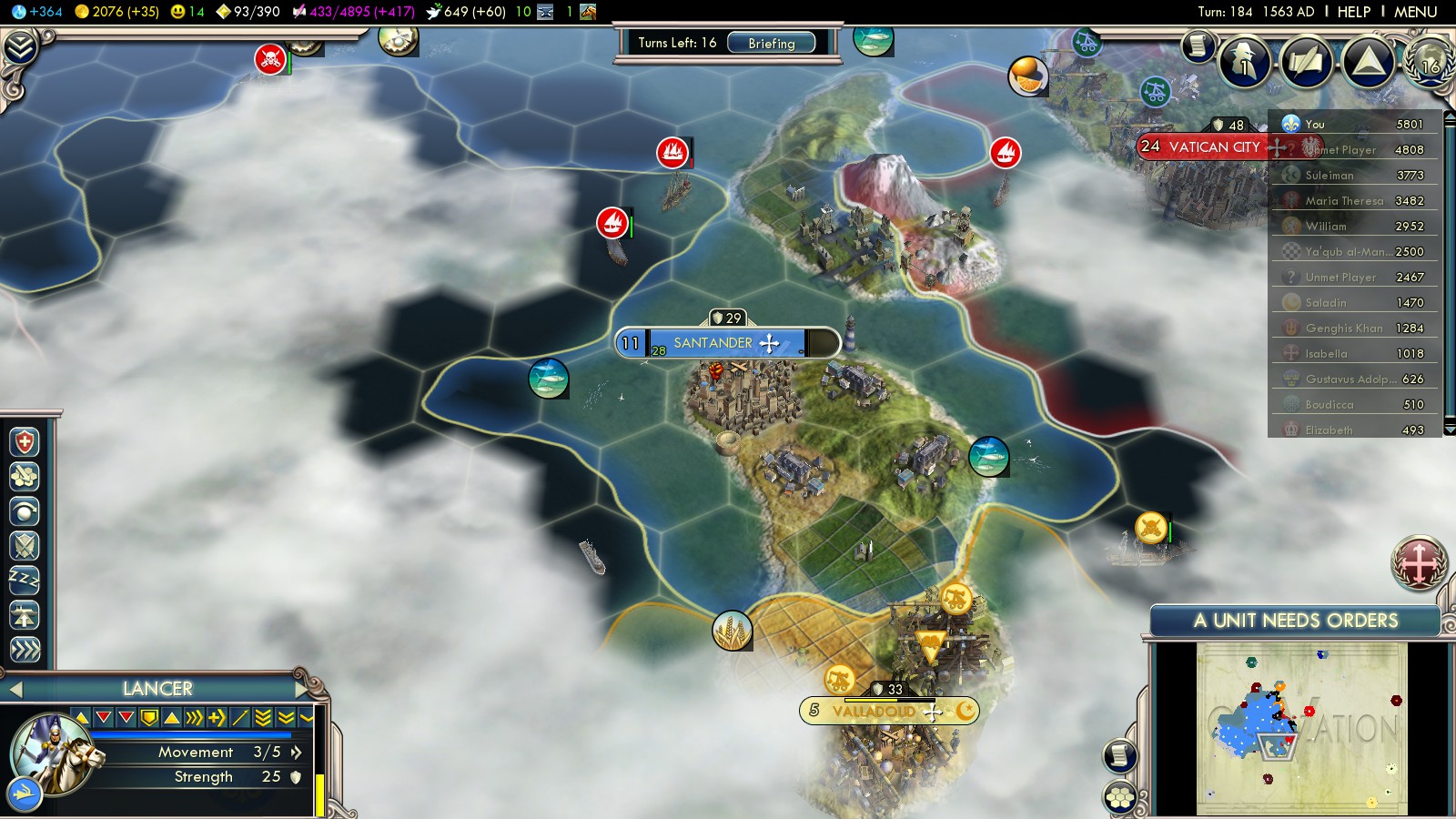Click the Lancer unit portrait
Screen dimensions: 1456x819
[x=53, y=754]
